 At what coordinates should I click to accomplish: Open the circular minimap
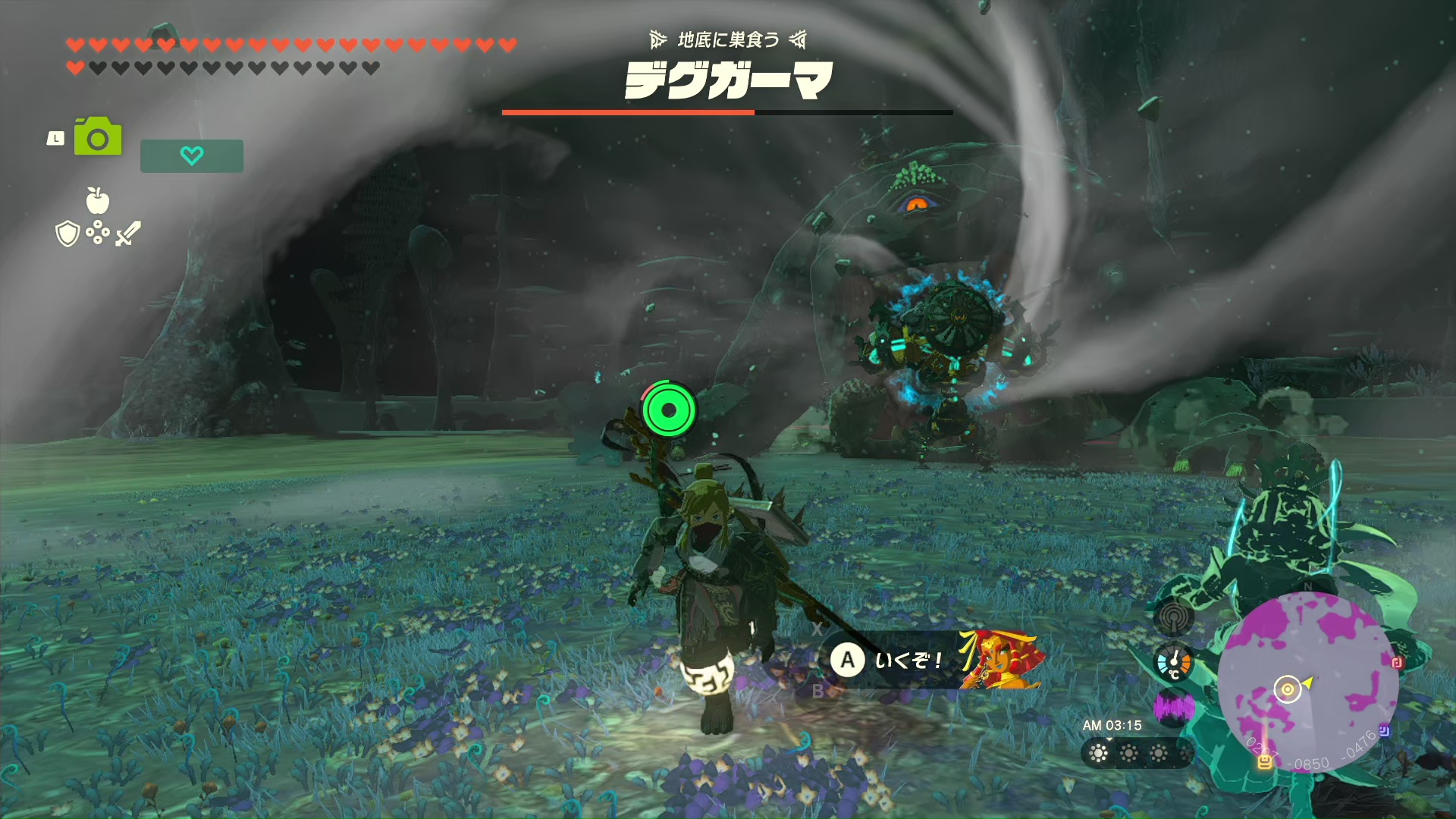[x=1307, y=682]
